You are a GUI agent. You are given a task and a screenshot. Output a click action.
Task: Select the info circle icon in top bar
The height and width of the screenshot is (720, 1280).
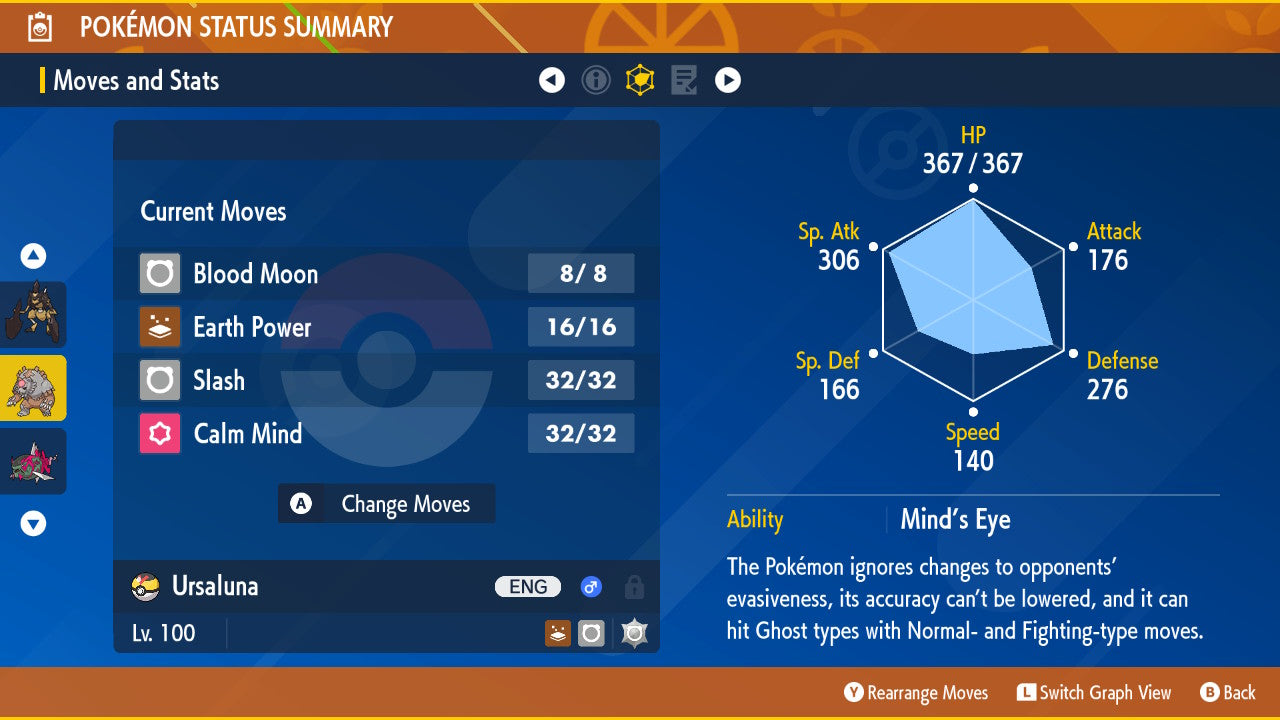[x=596, y=80]
